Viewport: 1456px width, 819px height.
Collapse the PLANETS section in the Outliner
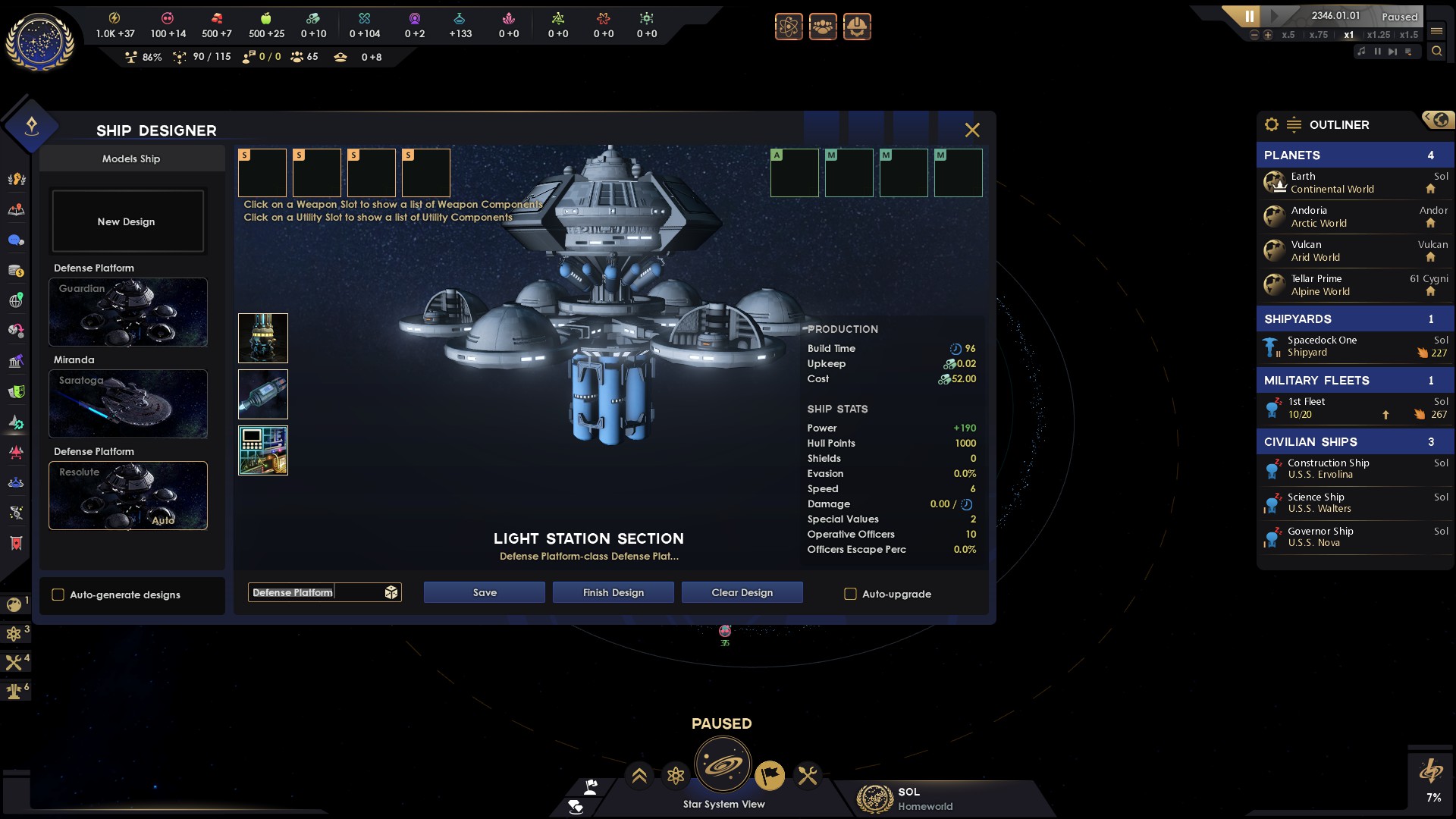tap(1355, 155)
